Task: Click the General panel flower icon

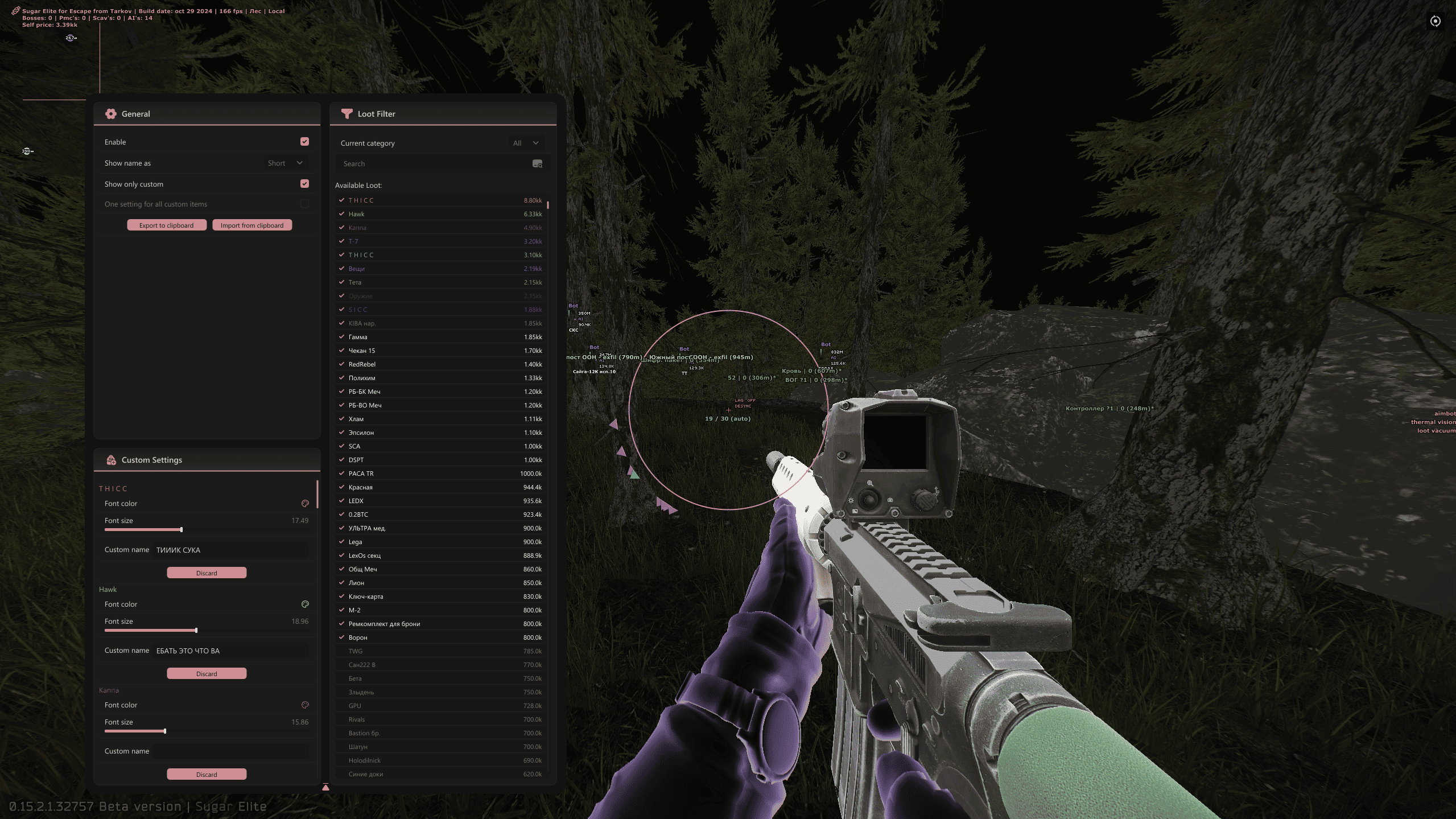Action: pyautogui.click(x=110, y=113)
